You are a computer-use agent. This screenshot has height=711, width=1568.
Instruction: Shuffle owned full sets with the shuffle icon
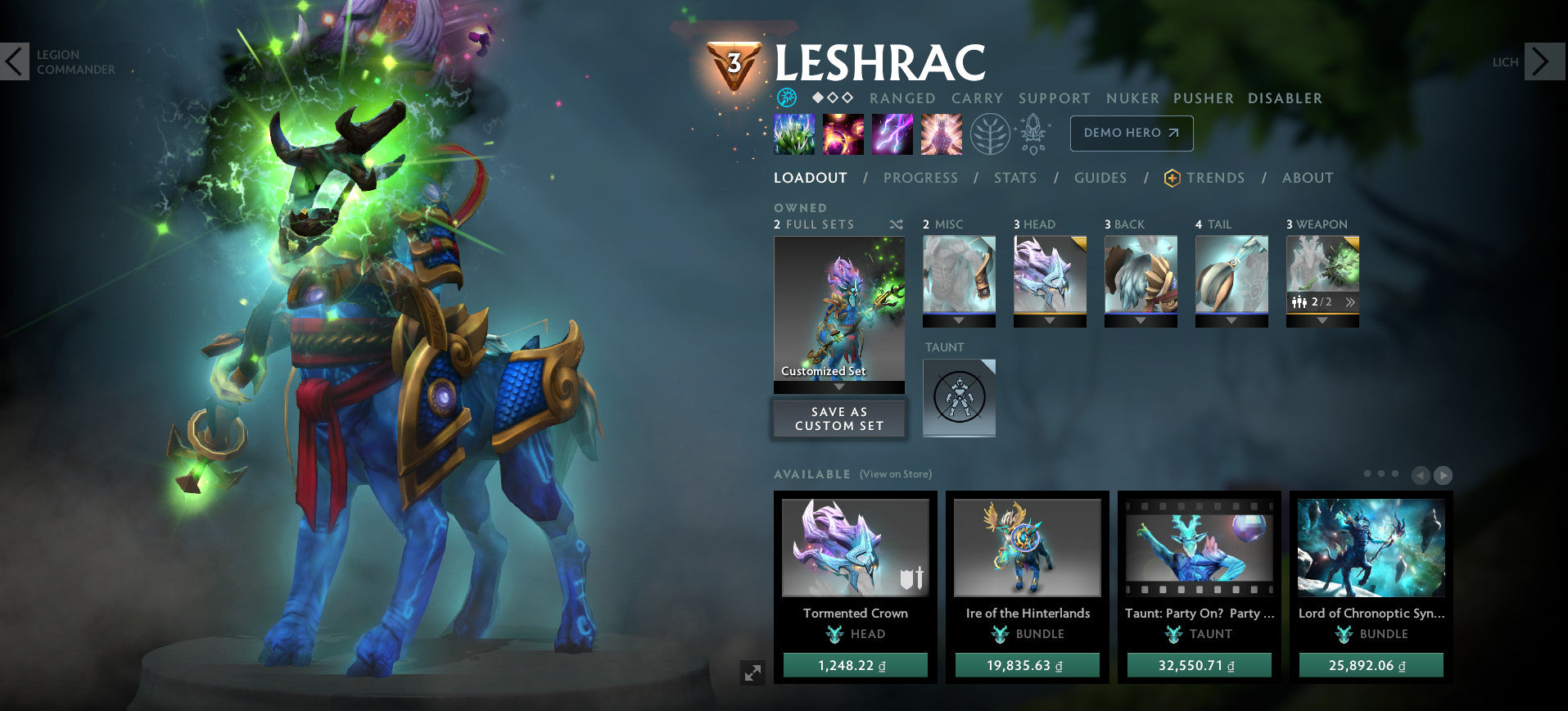coord(896,224)
